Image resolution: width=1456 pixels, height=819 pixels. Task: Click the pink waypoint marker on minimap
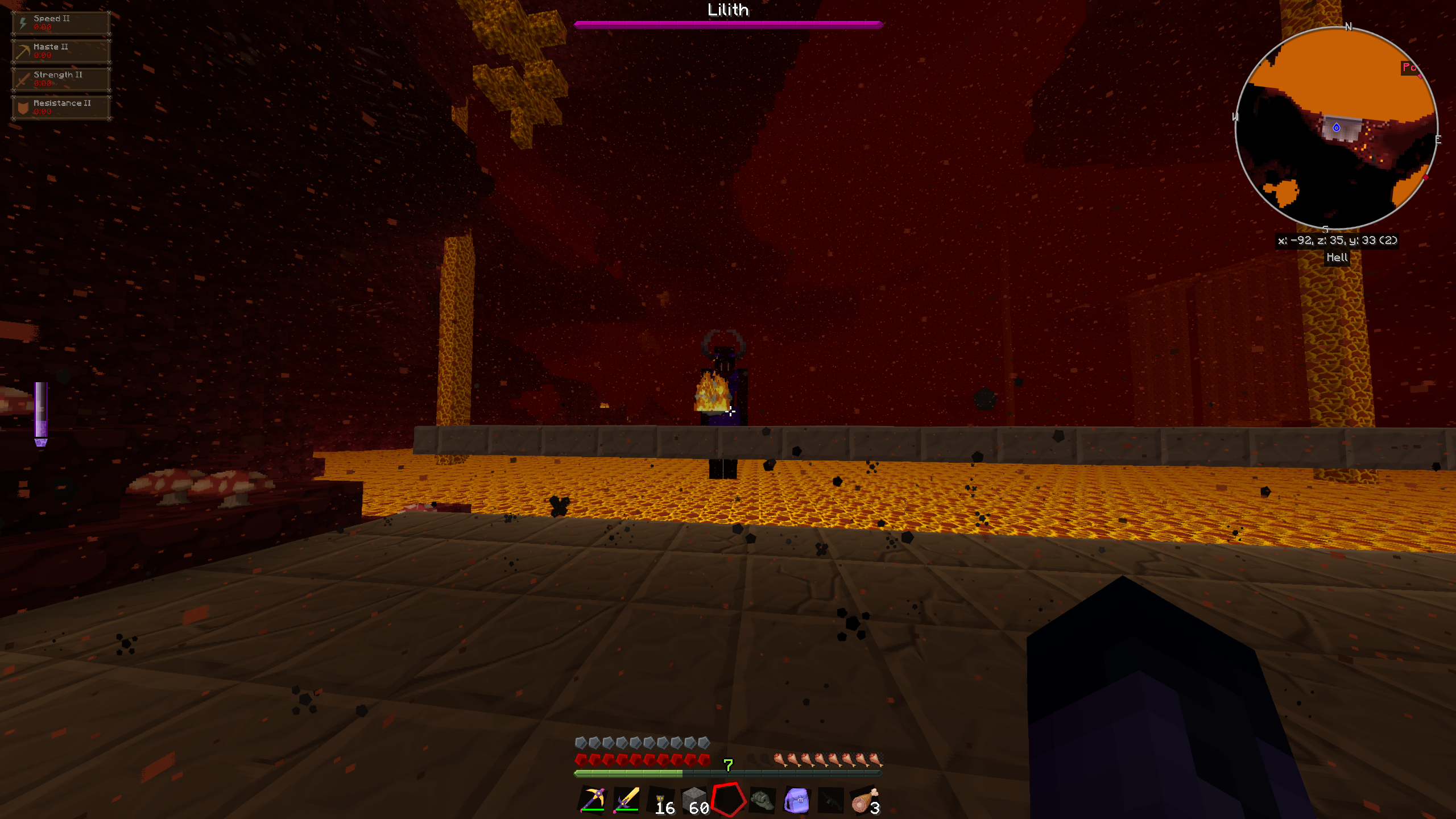pyautogui.click(x=1409, y=68)
